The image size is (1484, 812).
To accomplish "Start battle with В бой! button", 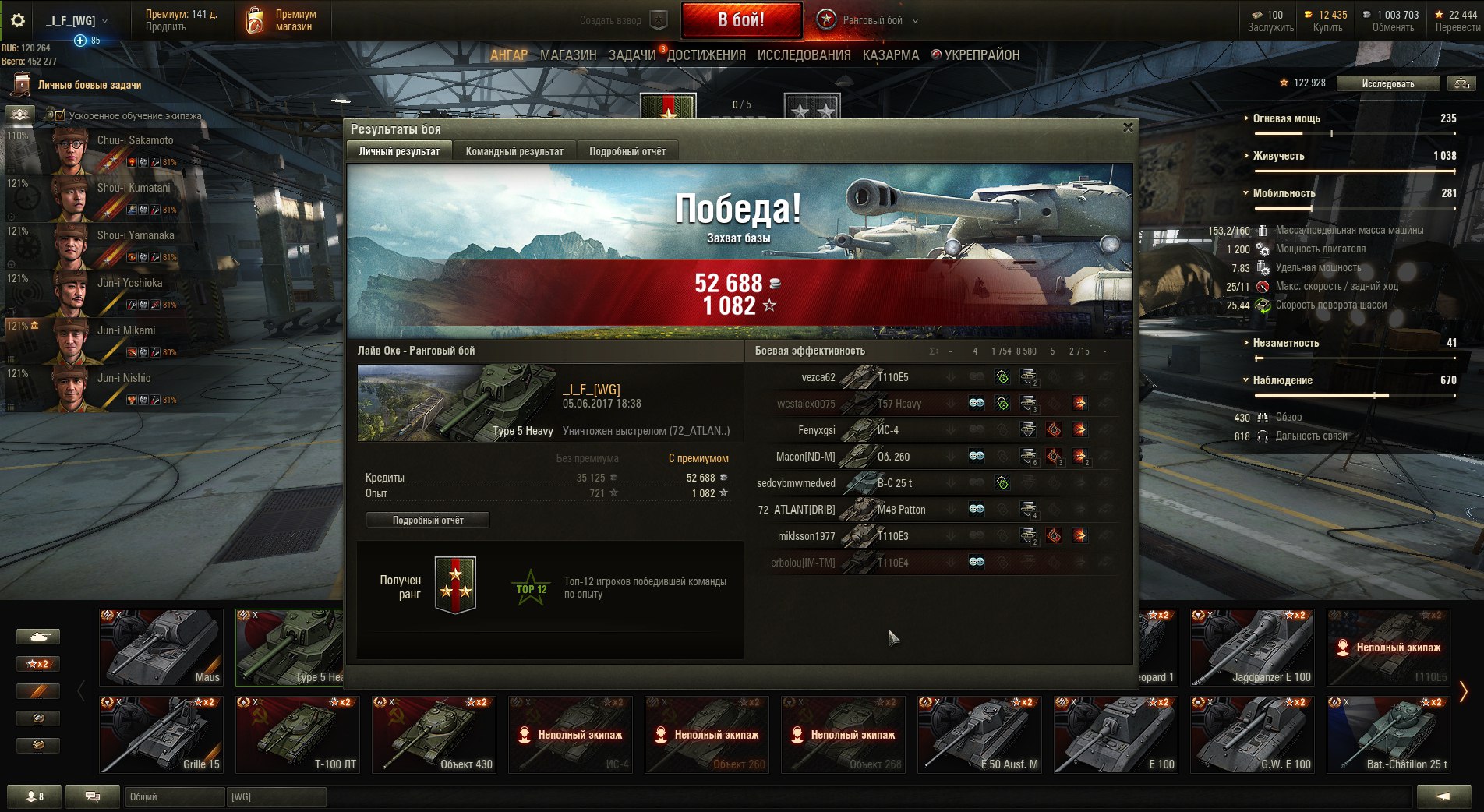I will pyautogui.click(x=741, y=20).
